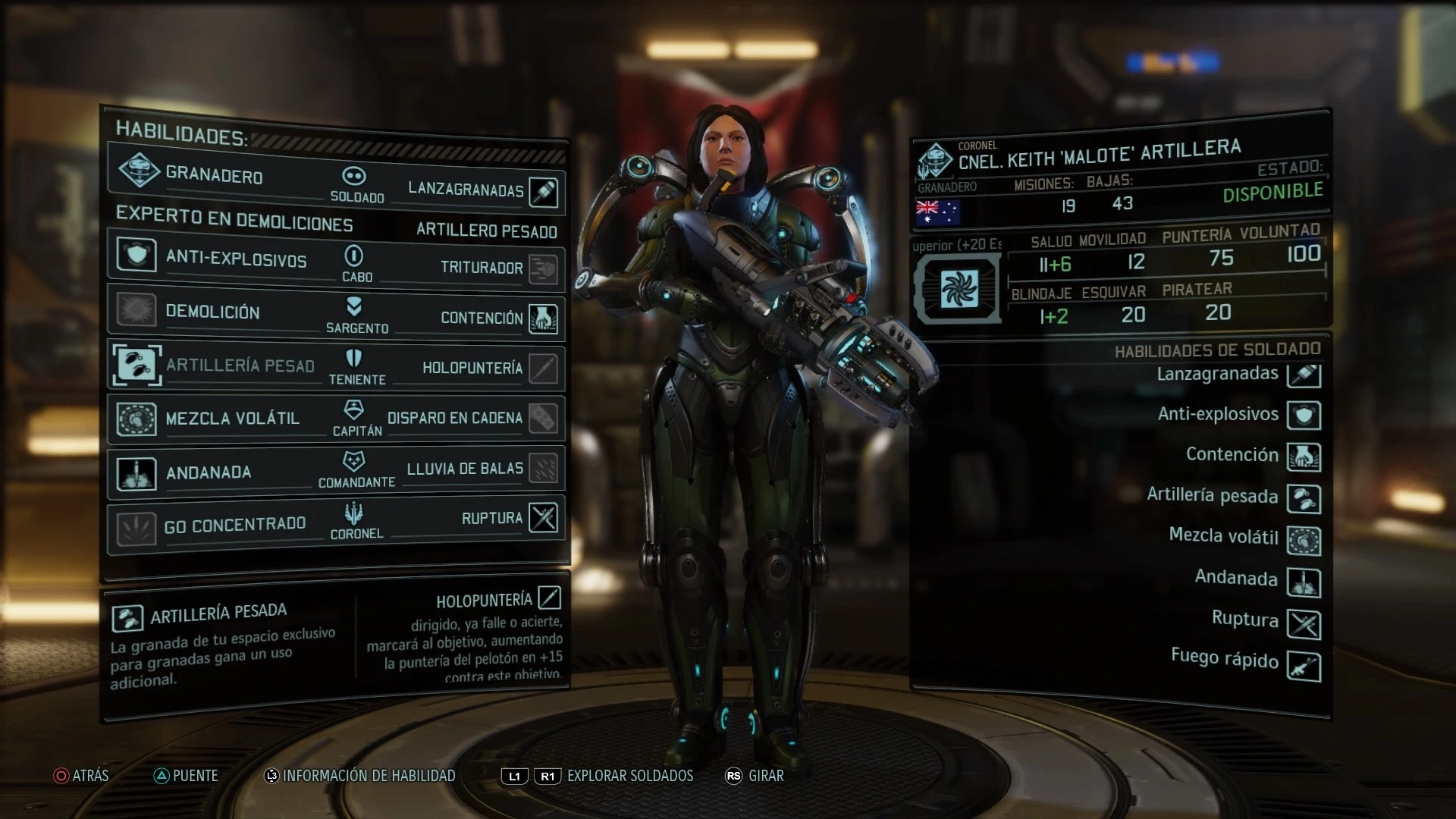Show Información de Habilidad details

pos(360,776)
